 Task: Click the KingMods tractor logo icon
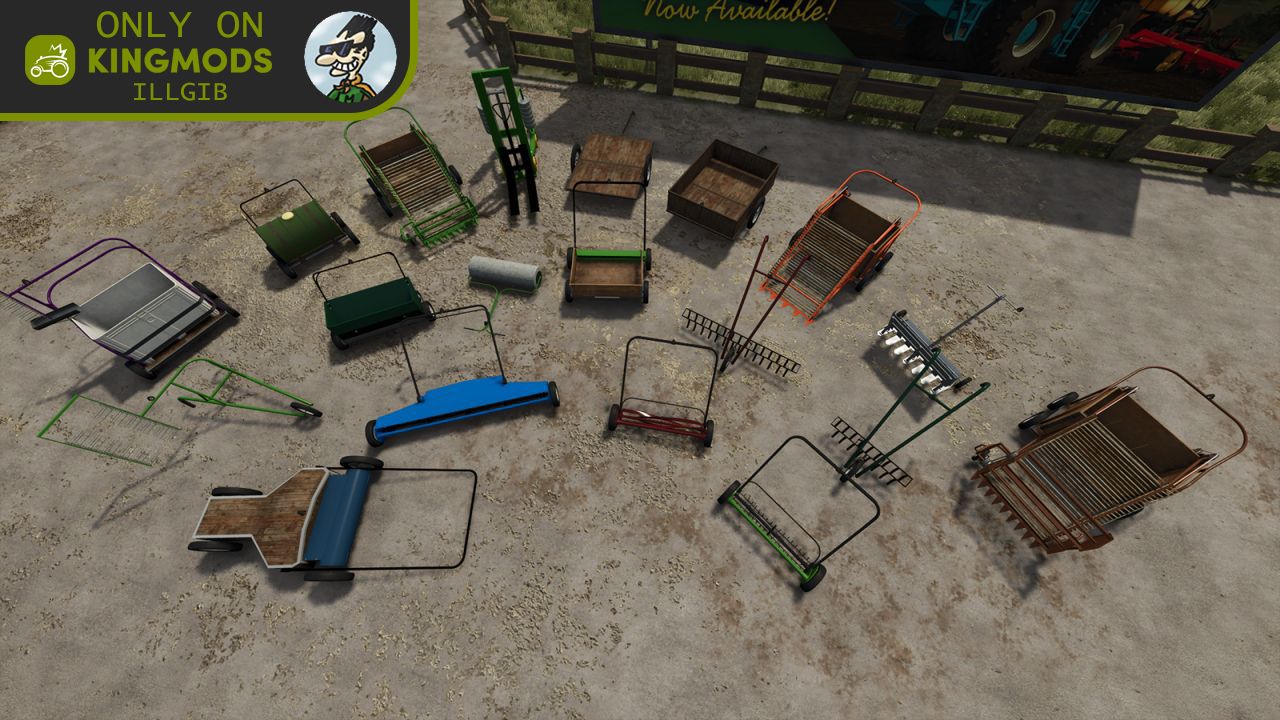click(x=50, y=60)
